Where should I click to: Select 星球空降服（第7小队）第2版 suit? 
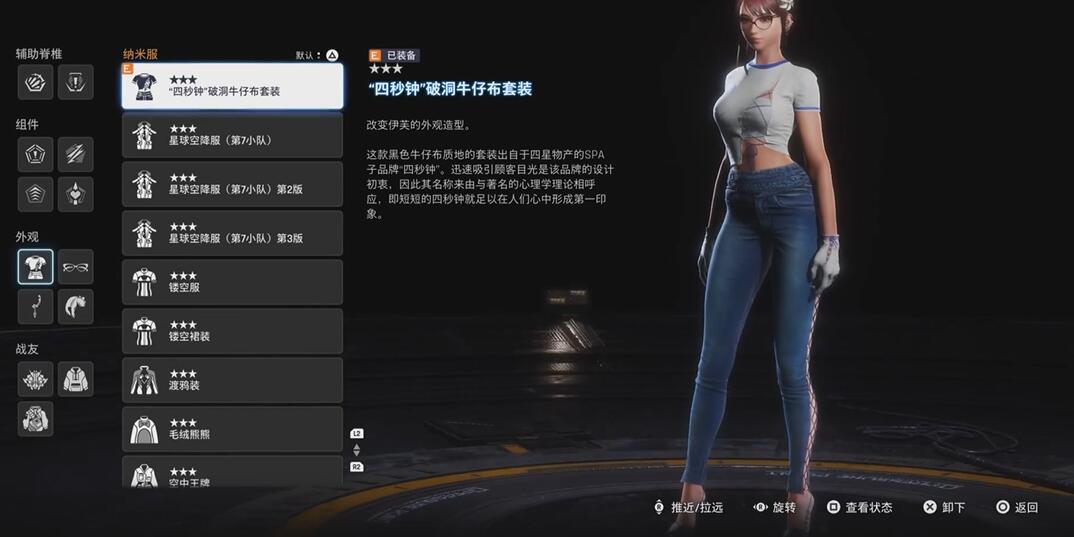[232, 184]
